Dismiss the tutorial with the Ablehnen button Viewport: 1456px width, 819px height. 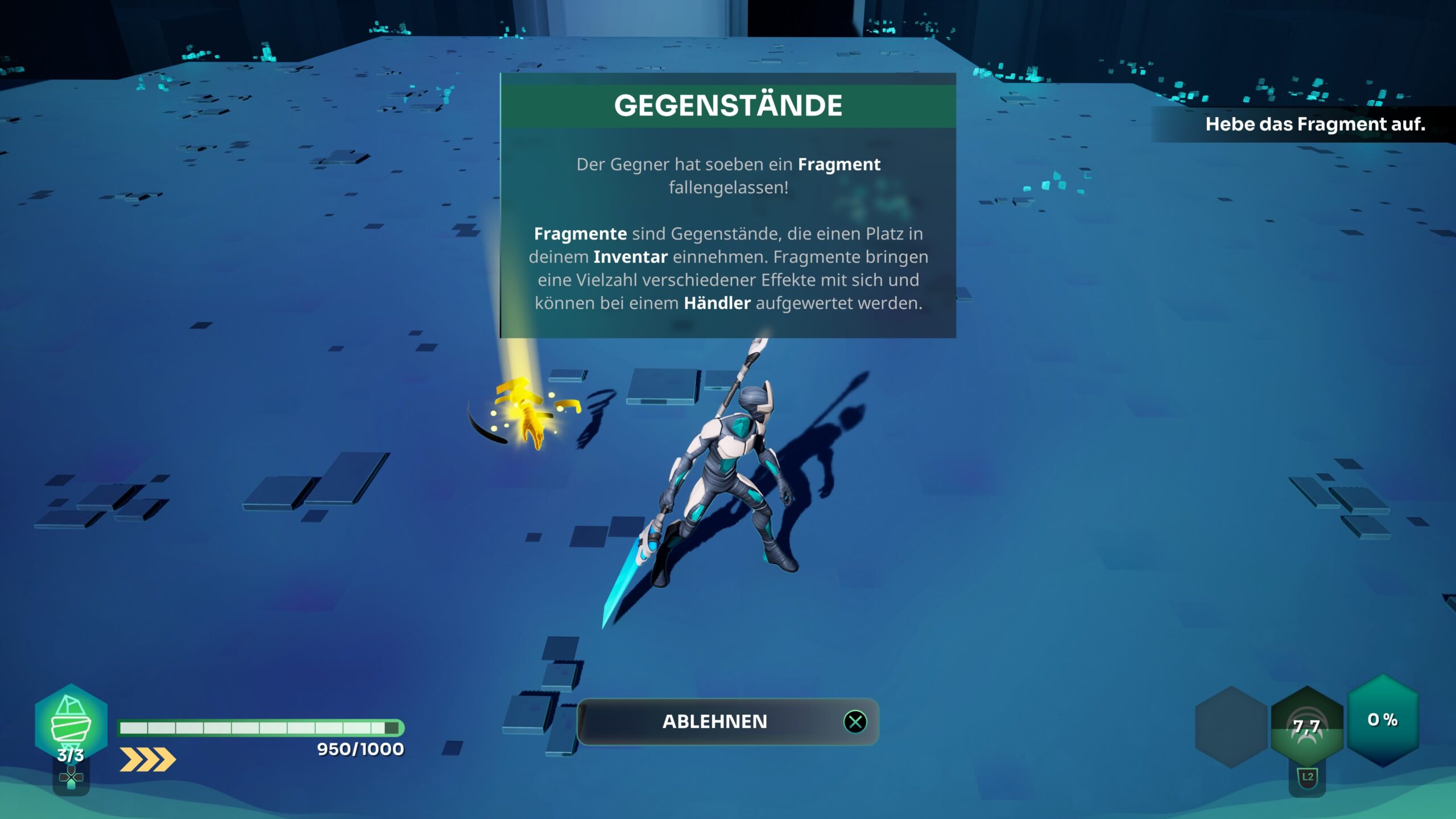pos(727,721)
